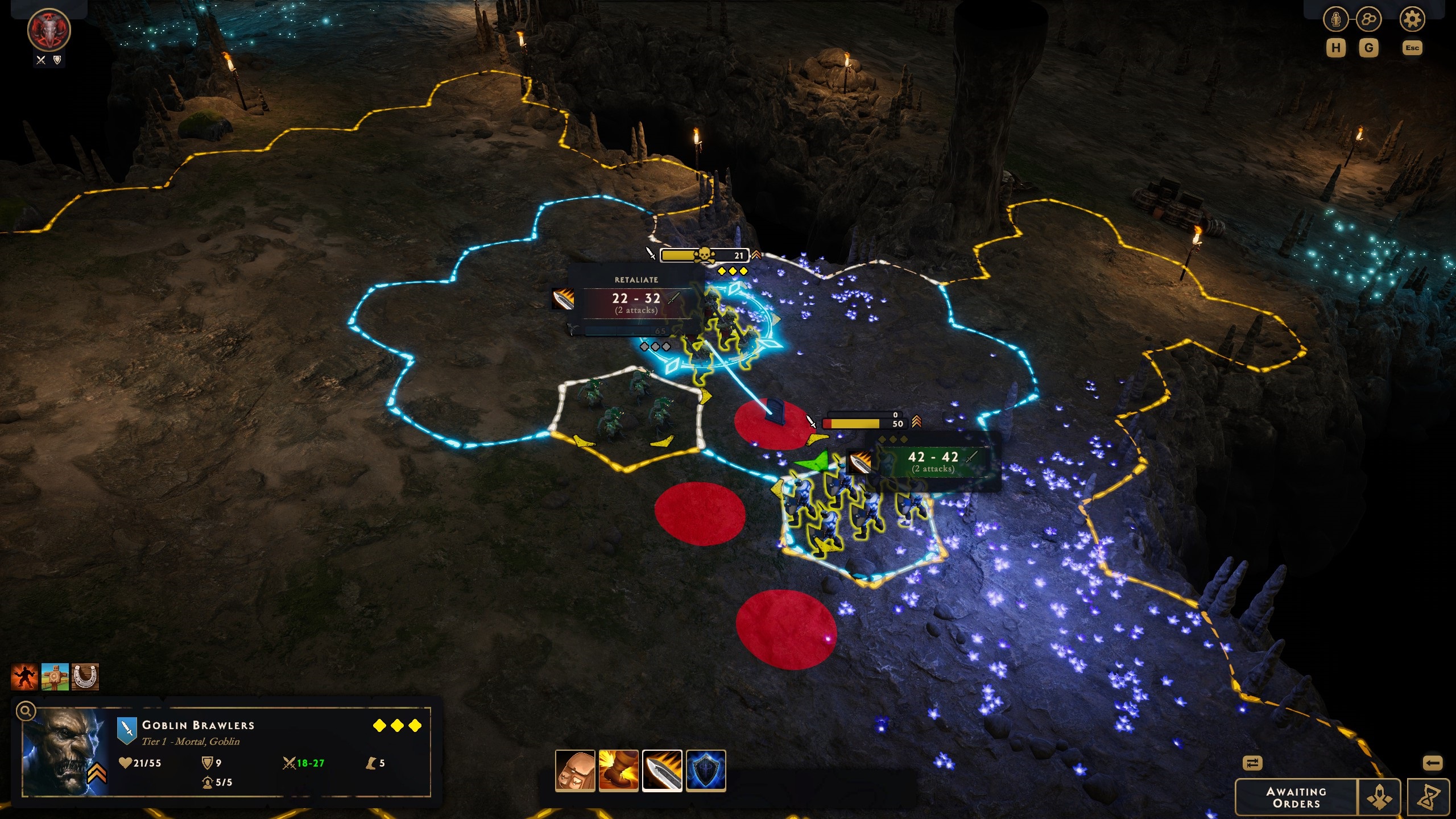Show the raging silhouette status effect

(24, 677)
